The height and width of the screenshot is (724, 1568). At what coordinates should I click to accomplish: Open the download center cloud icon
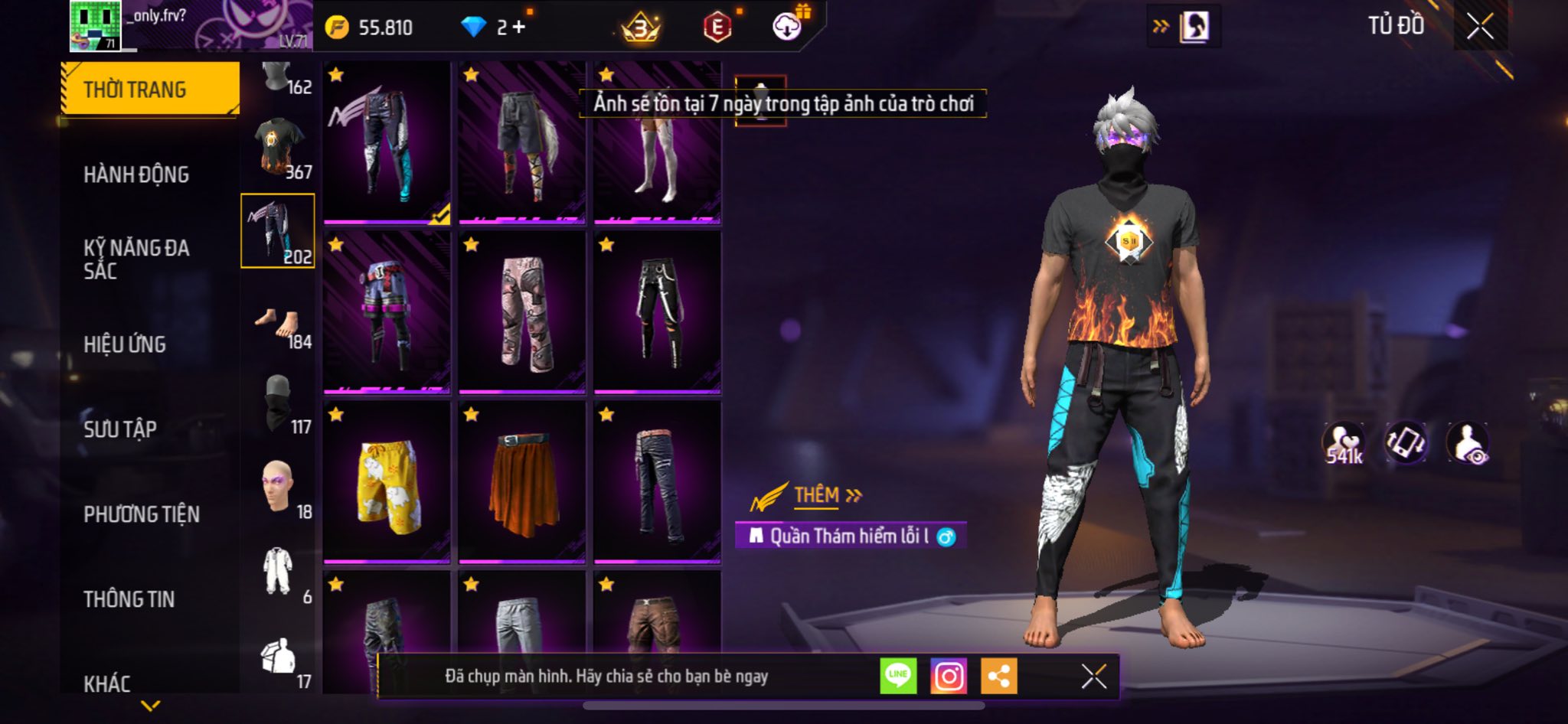pyautogui.click(x=786, y=28)
